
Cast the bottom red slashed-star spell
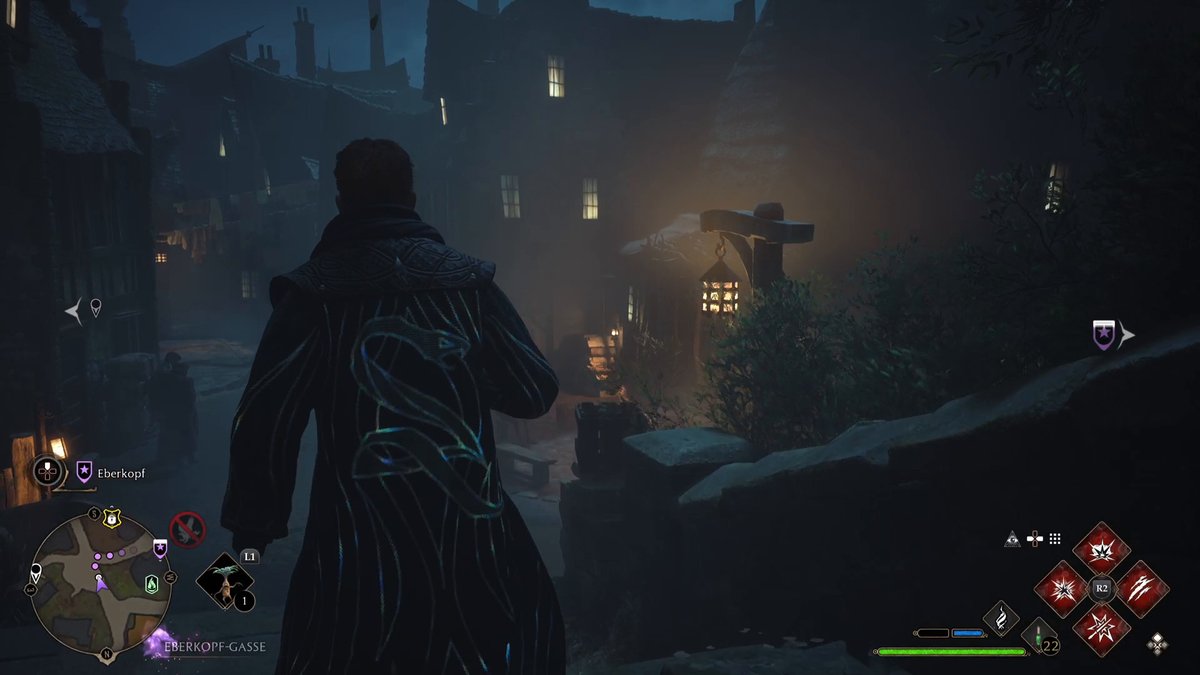(1101, 628)
